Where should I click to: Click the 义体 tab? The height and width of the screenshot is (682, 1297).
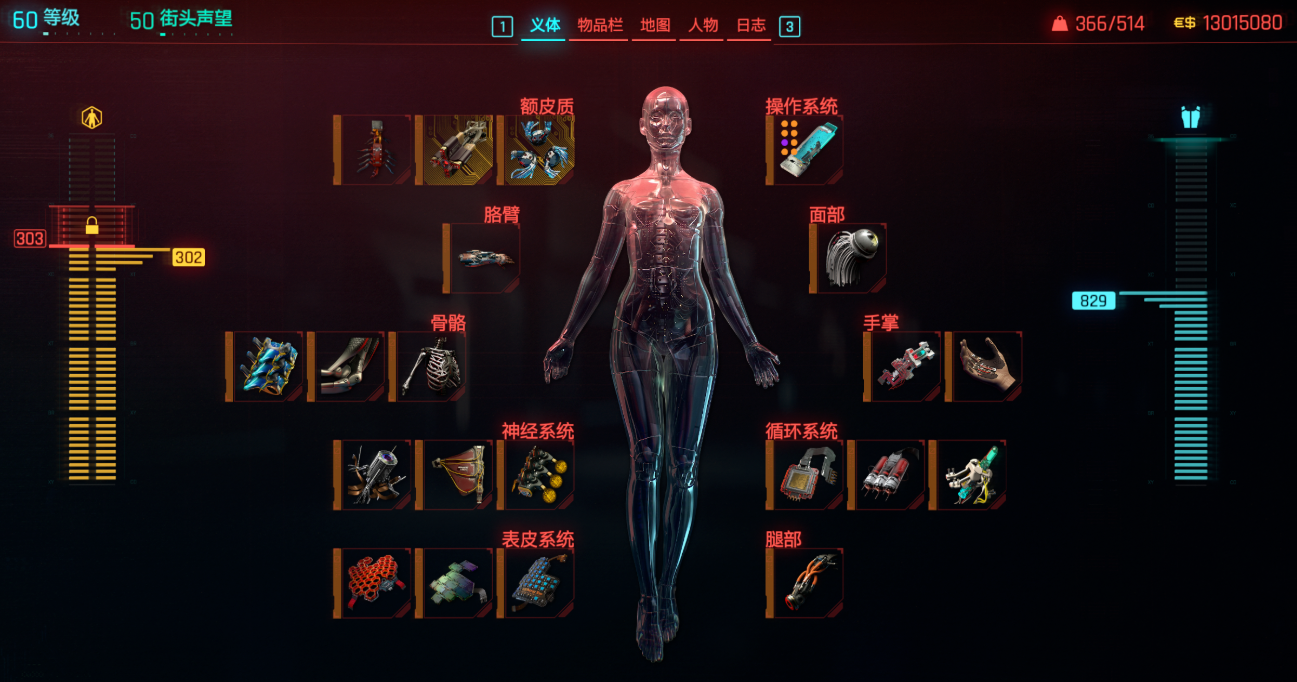[545, 26]
